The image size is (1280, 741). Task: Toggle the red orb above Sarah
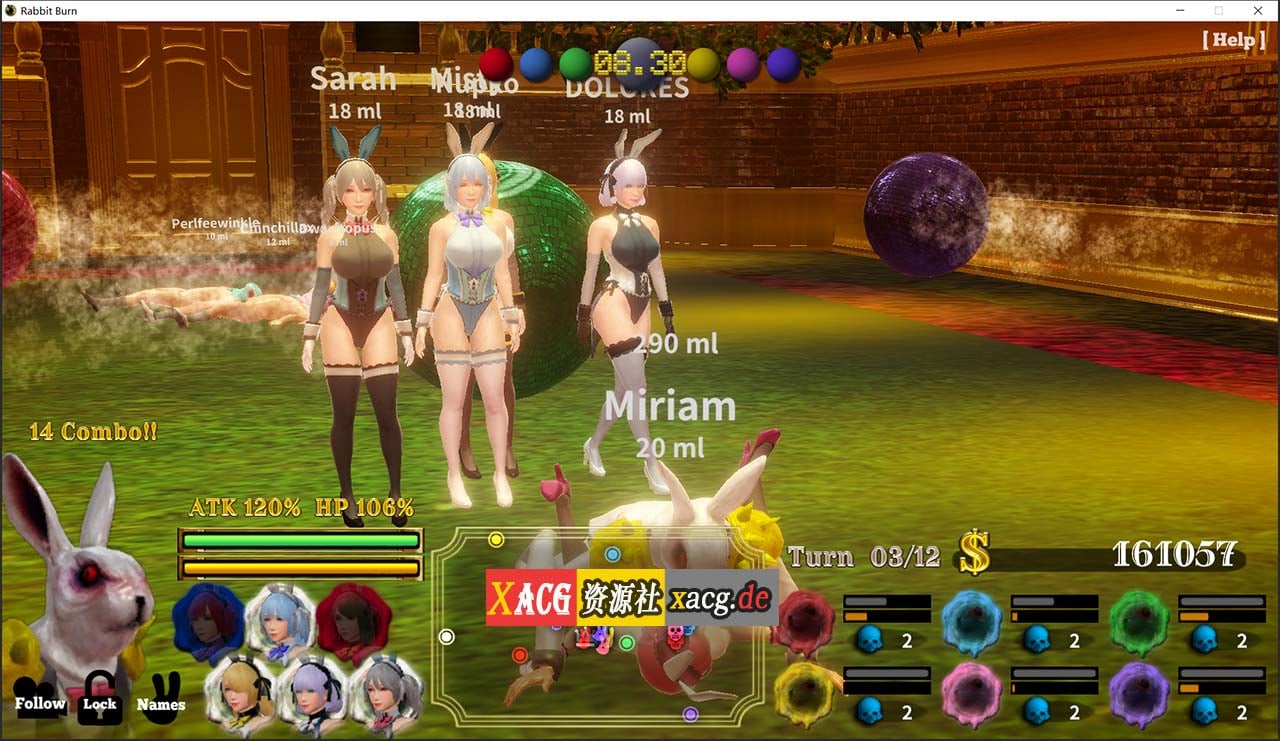pyautogui.click(x=494, y=62)
